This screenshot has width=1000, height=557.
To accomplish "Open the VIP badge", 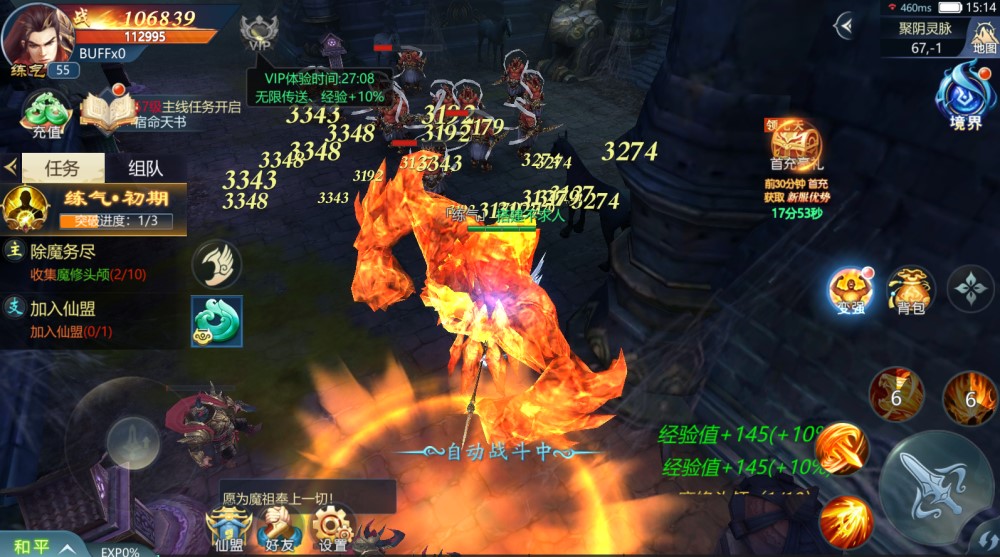I will [x=259, y=33].
